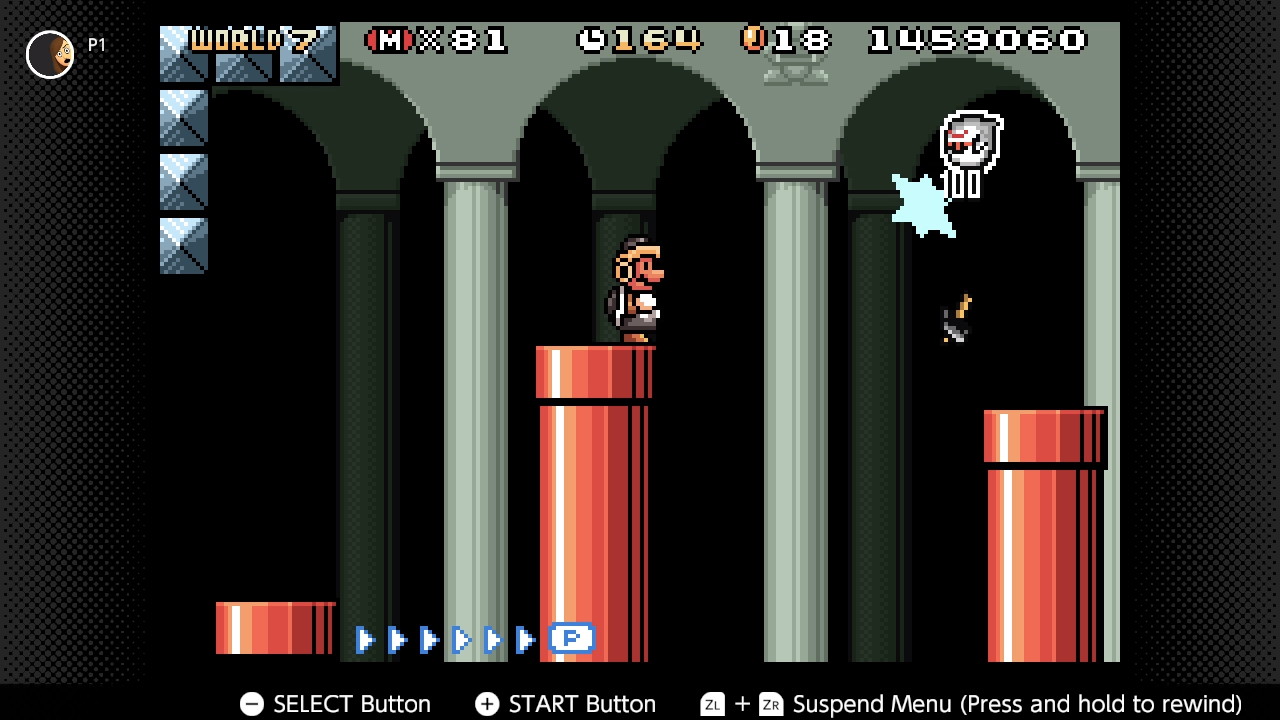This screenshot has height=720, width=1280.
Task: Click the plus START Button control
Action: (x=487, y=704)
